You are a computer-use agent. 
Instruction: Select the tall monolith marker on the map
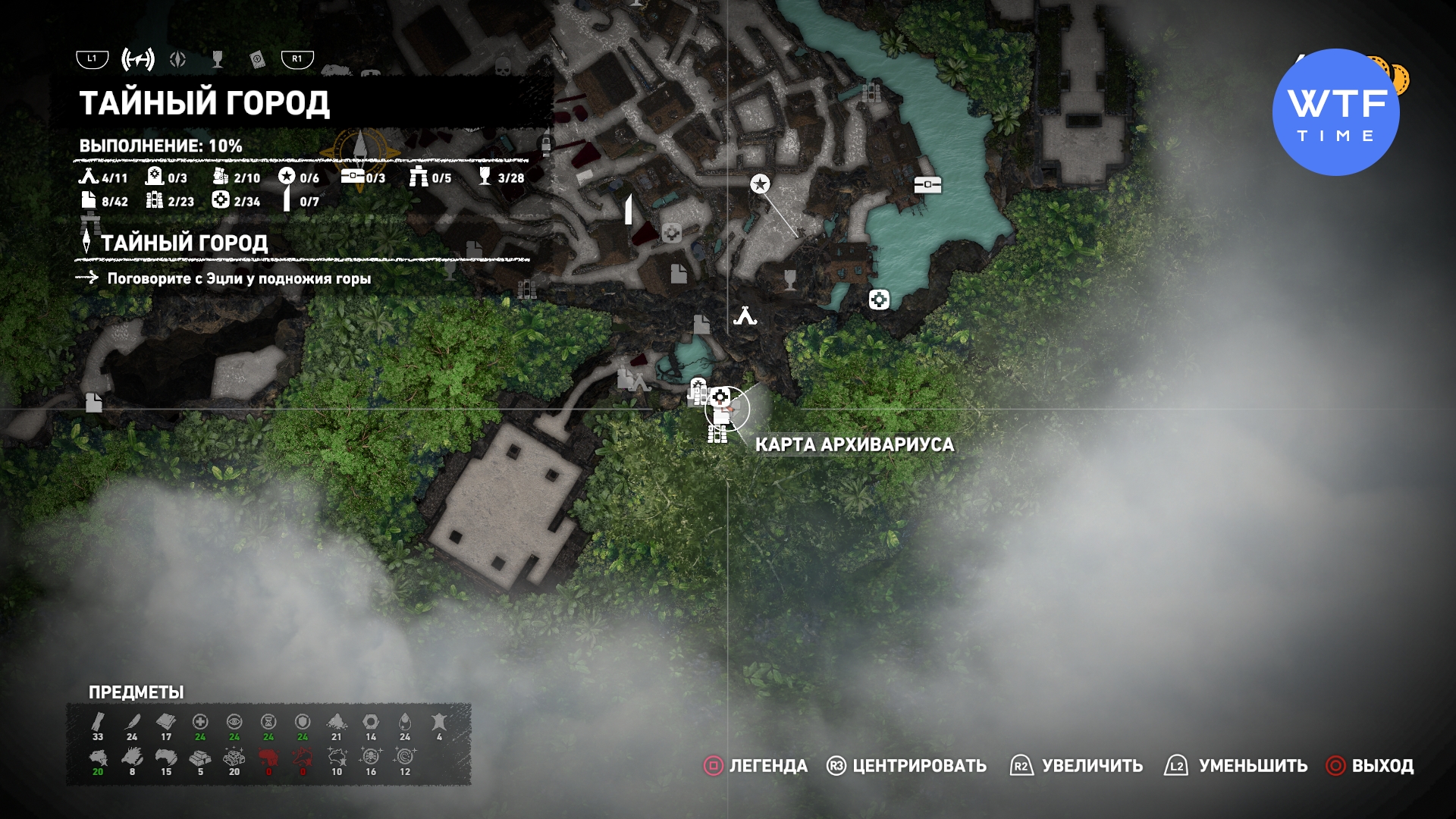pos(629,209)
